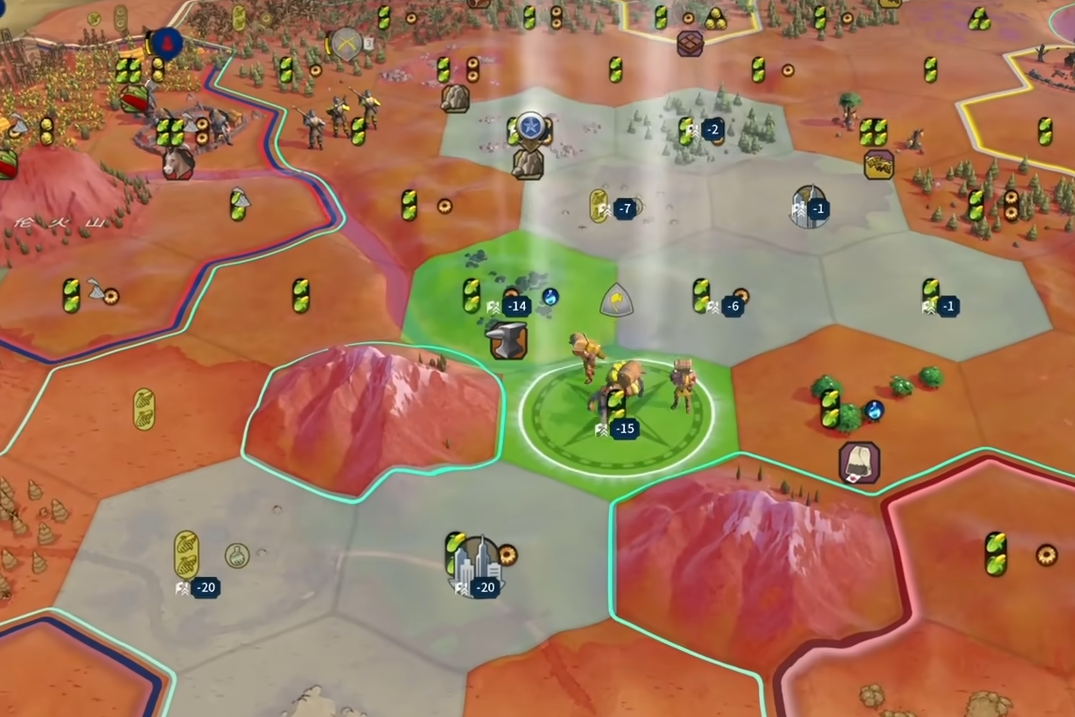
Task: Click the brown crate resource icon
Action: pos(690,43)
